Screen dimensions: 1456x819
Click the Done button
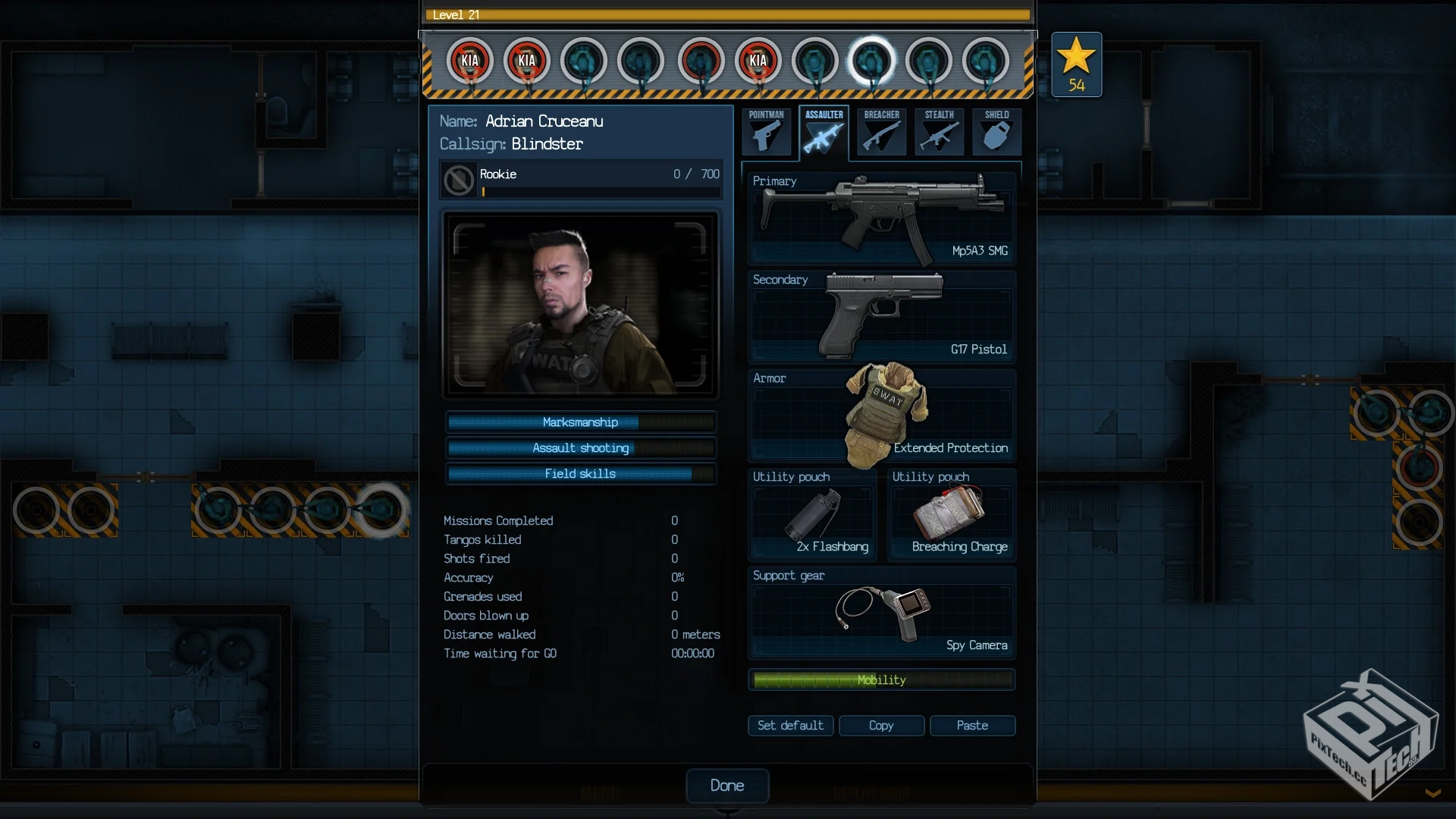pos(727,786)
